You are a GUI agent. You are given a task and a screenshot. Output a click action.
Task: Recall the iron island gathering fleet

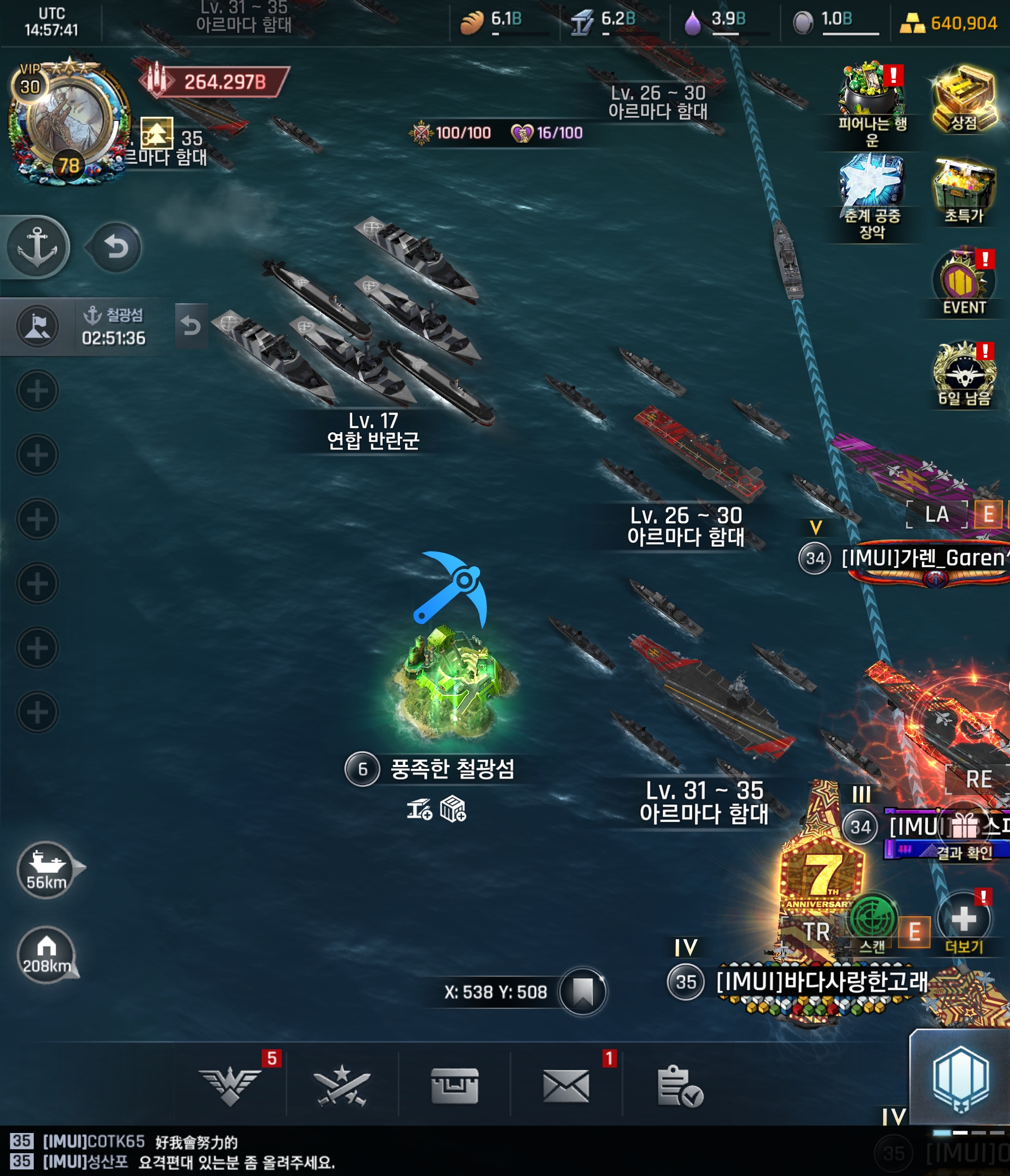tap(191, 326)
